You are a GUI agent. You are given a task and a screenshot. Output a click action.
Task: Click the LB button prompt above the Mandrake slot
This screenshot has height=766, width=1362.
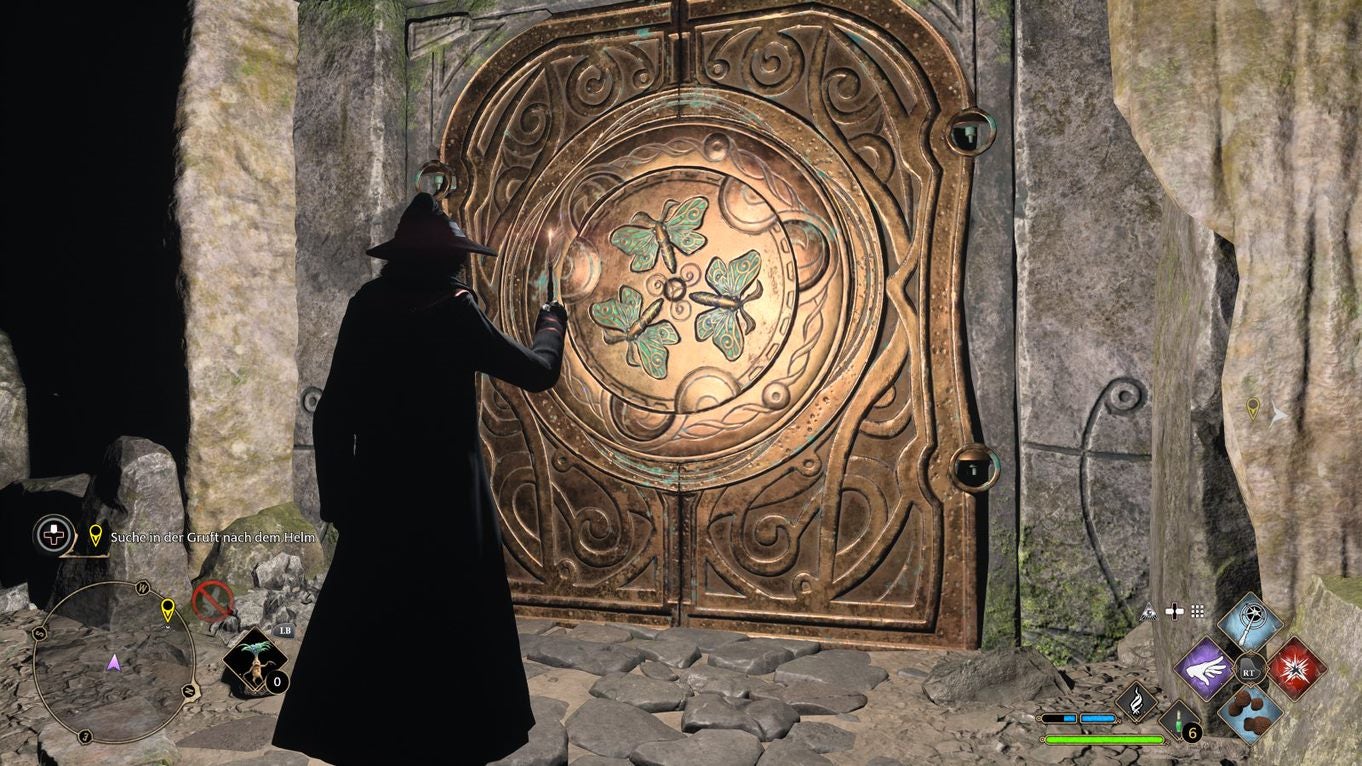tap(285, 631)
